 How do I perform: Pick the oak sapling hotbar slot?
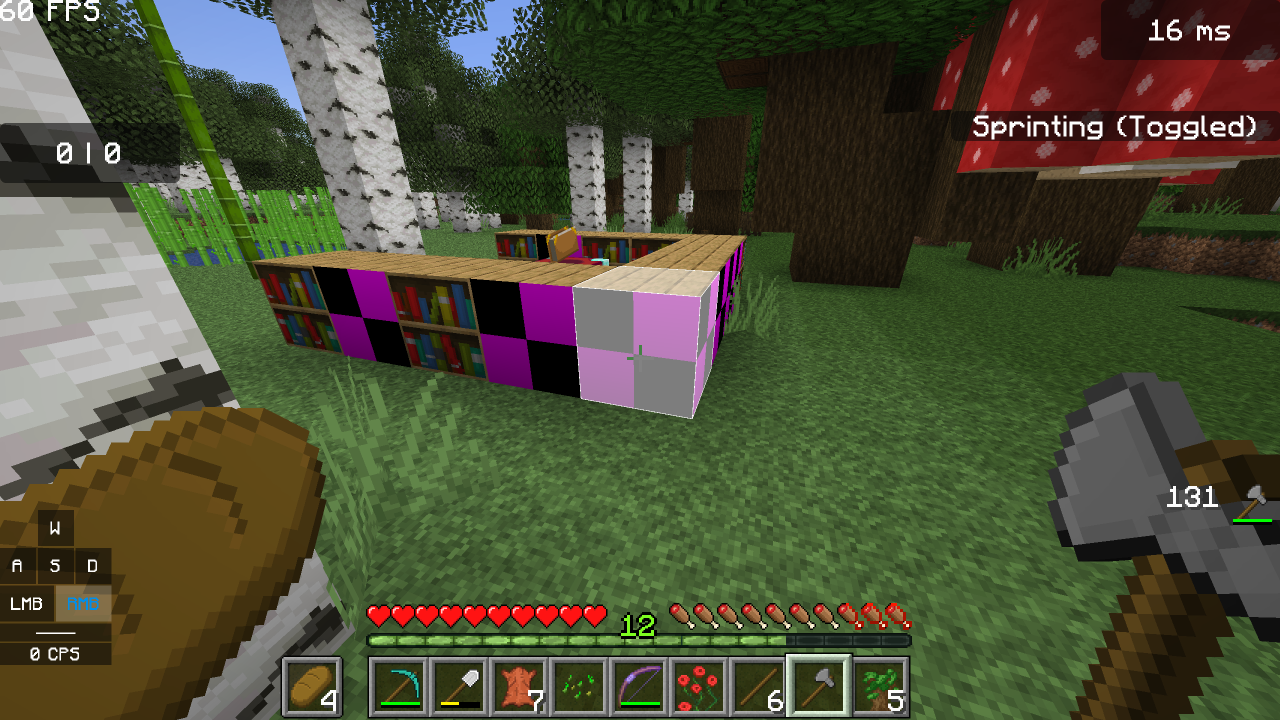pos(878,686)
